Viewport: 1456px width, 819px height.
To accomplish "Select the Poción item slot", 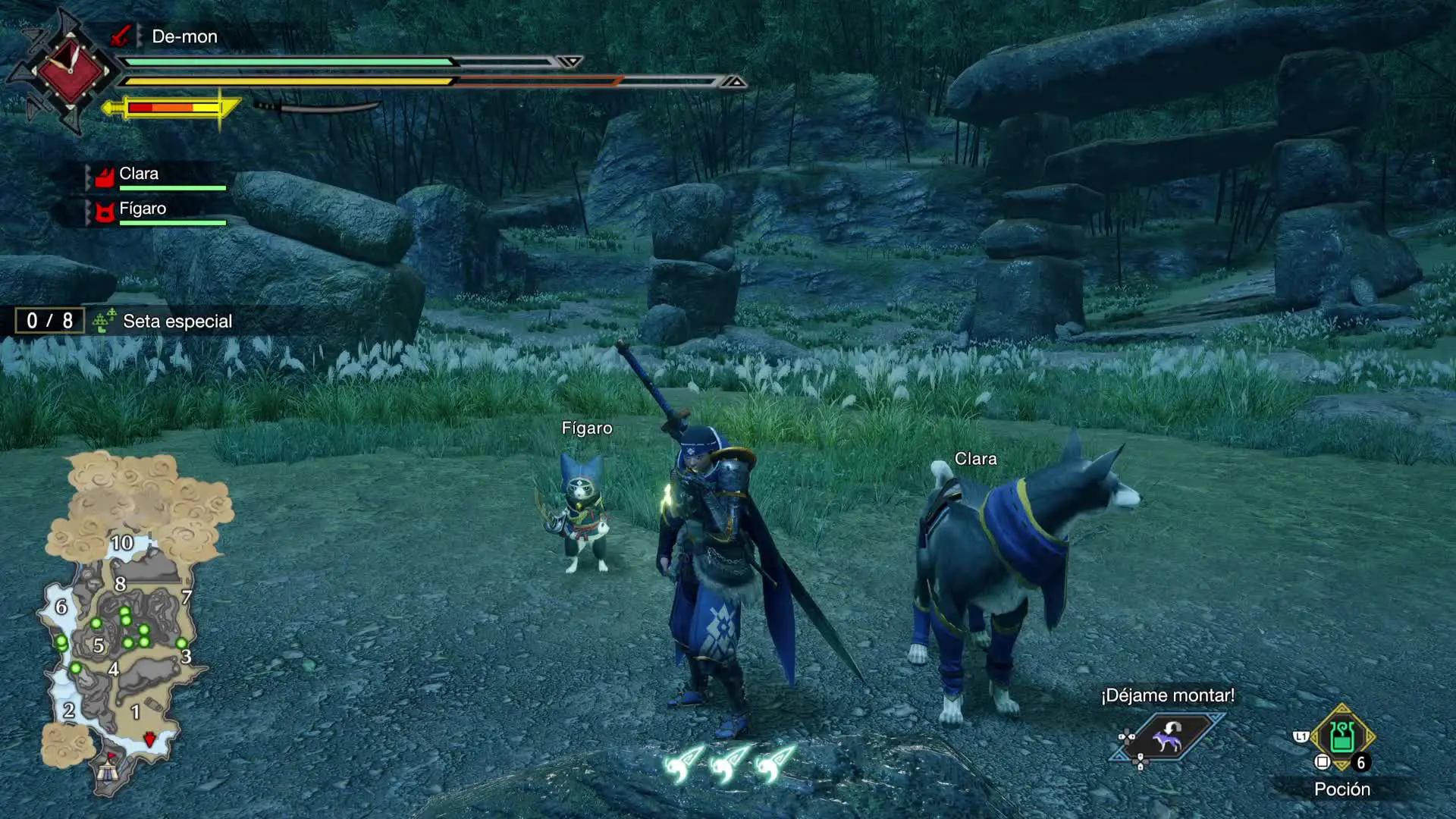I will (x=1341, y=737).
